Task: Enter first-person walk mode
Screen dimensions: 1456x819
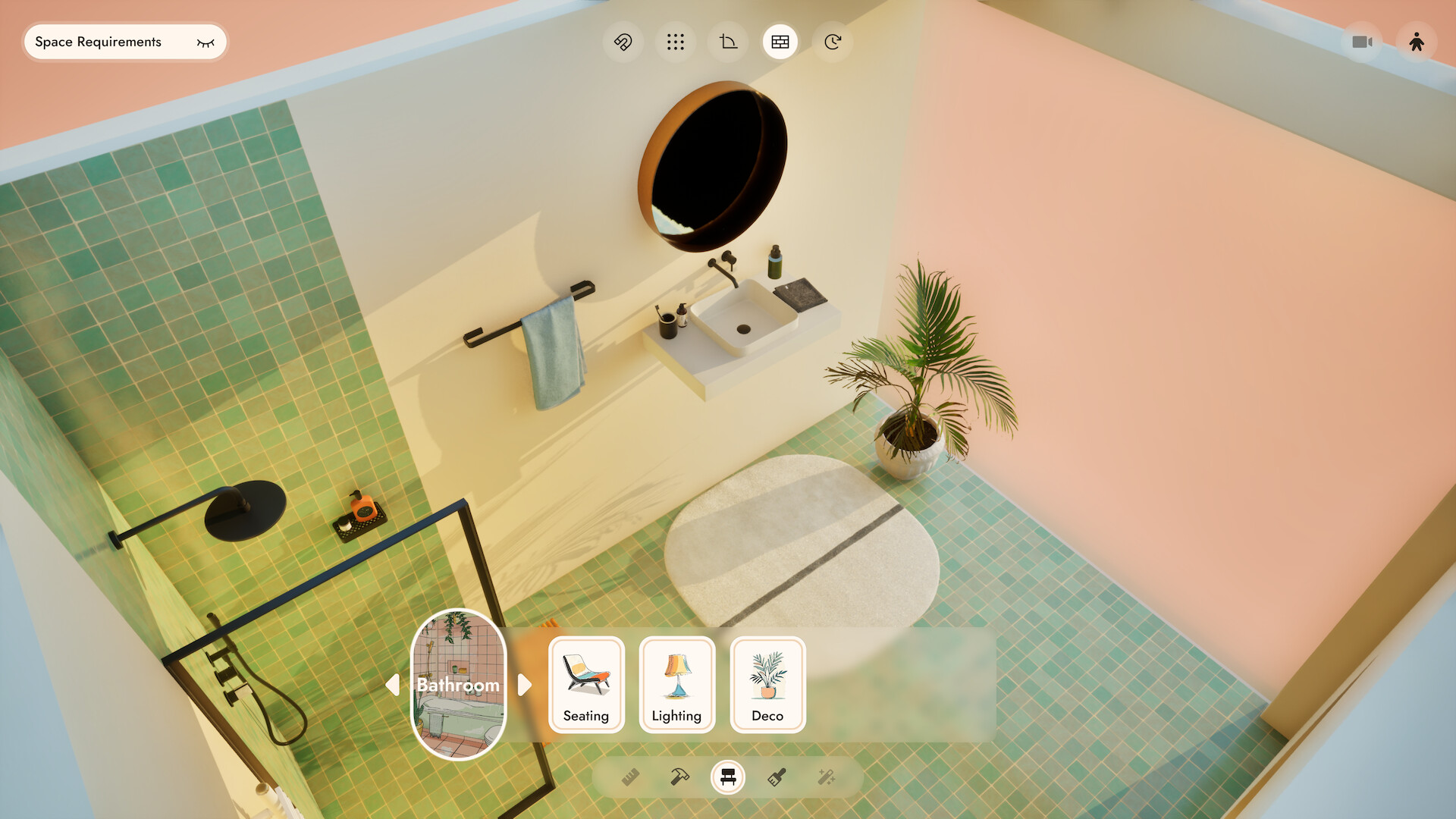Action: pos(1418,42)
